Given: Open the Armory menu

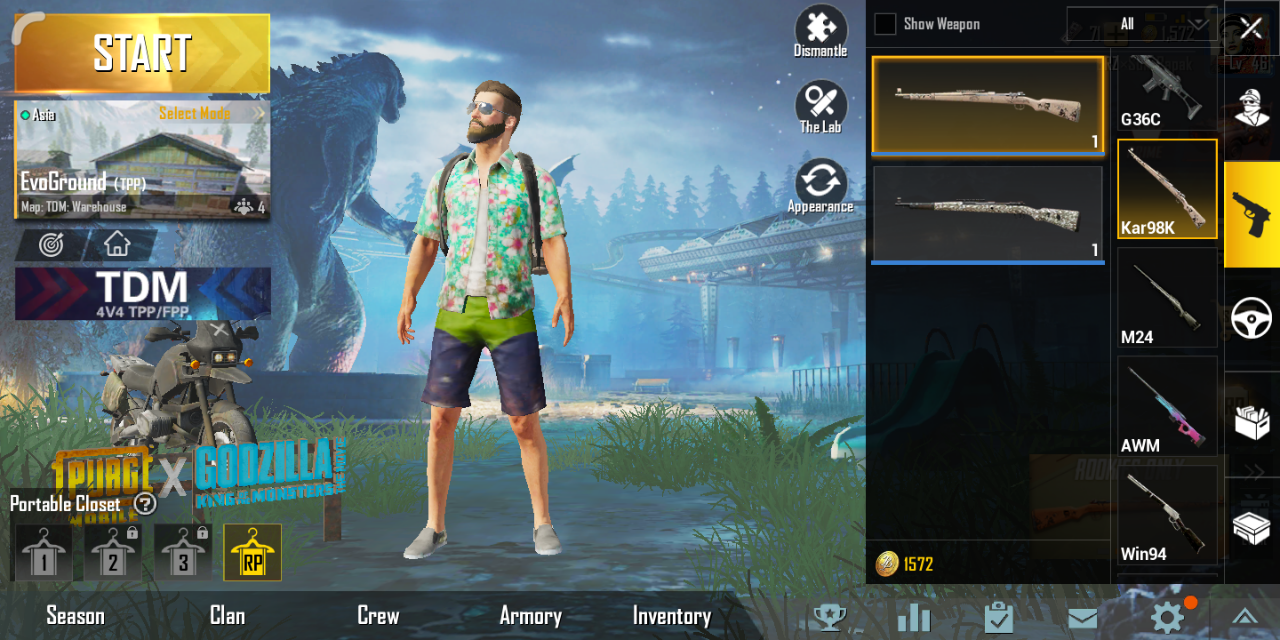Looking at the screenshot, I should 530,616.
